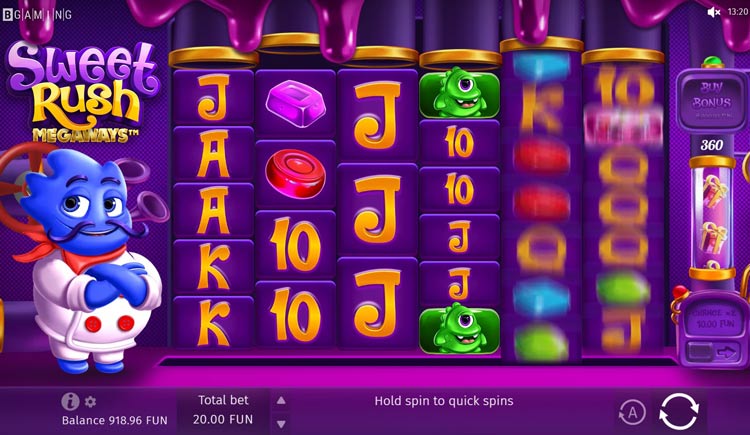The height and width of the screenshot is (435, 750).
Task: Open the game info page
Action: [70, 401]
